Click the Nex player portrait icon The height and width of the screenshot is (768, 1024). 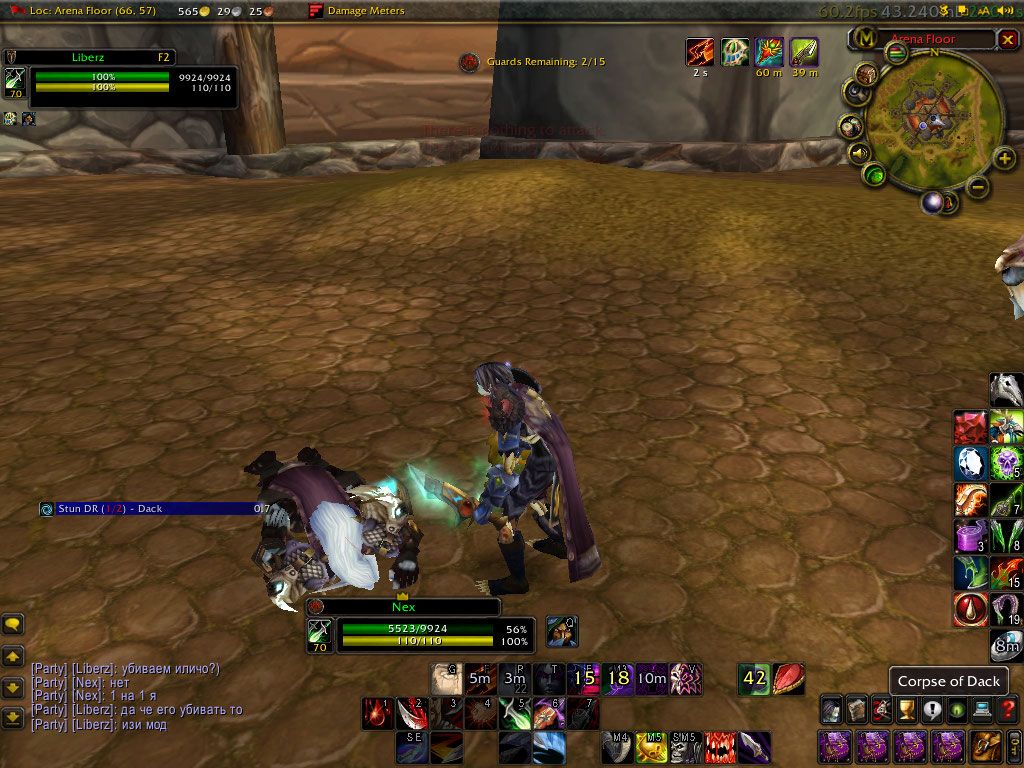click(x=320, y=632)
